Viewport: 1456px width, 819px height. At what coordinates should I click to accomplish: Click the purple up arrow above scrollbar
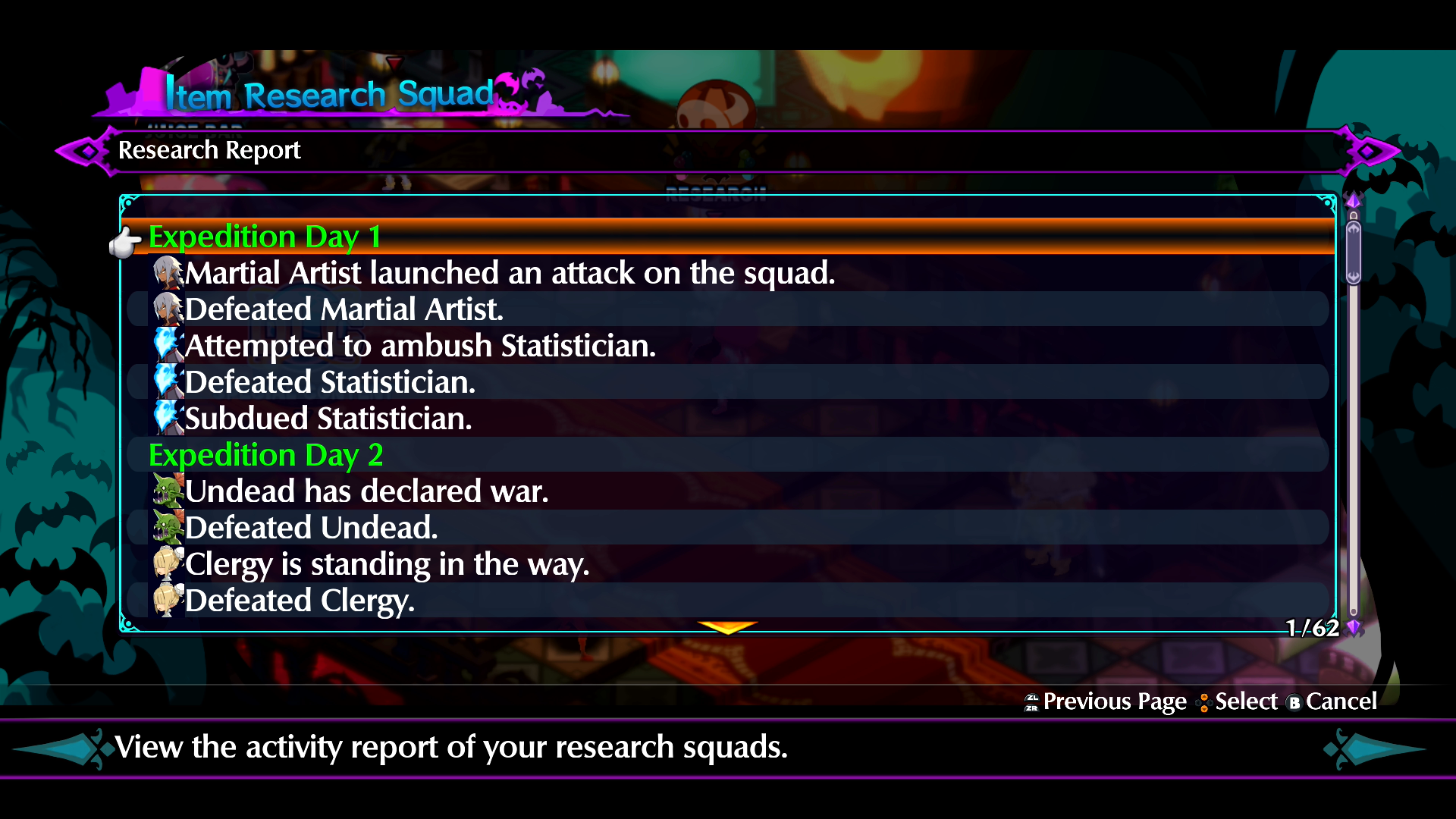[x=1353, y=201]
